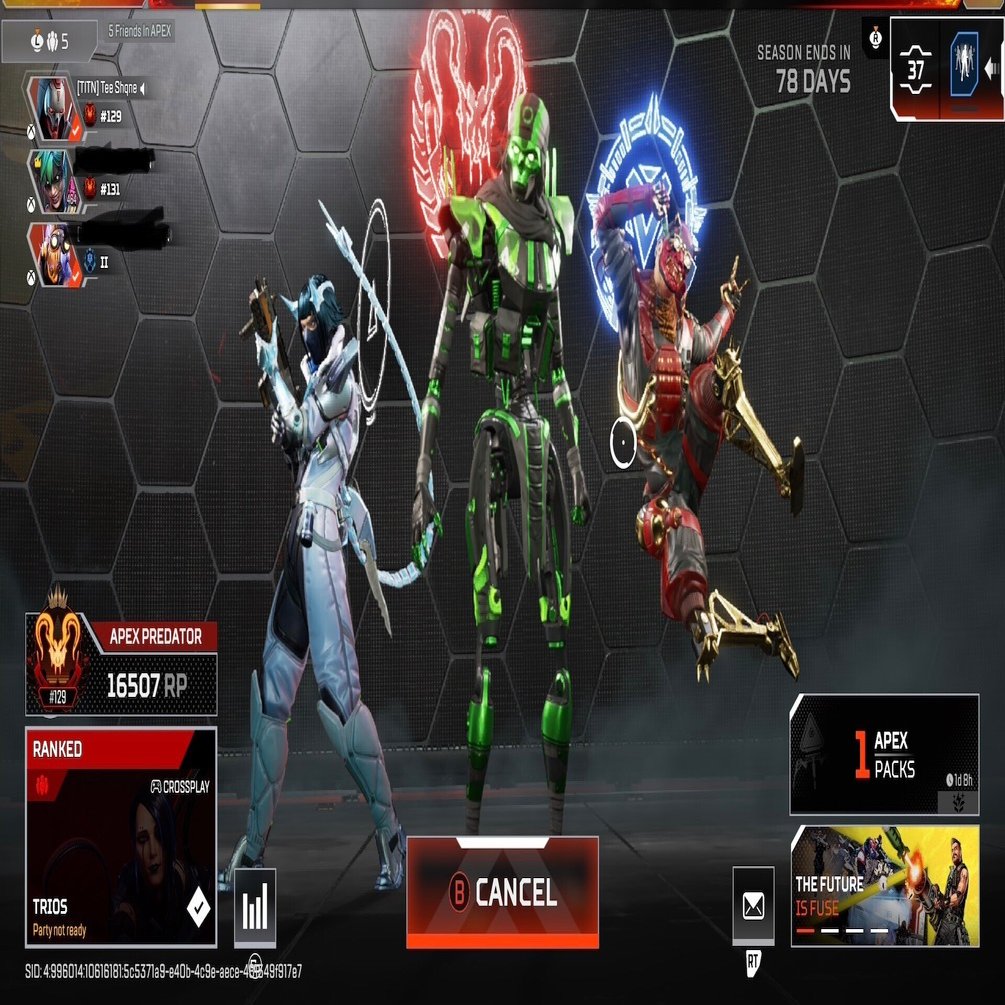The image size is (1005, 1005).
Task: Open the Apex Predator rank badge panel
Action: coord(121,668)
